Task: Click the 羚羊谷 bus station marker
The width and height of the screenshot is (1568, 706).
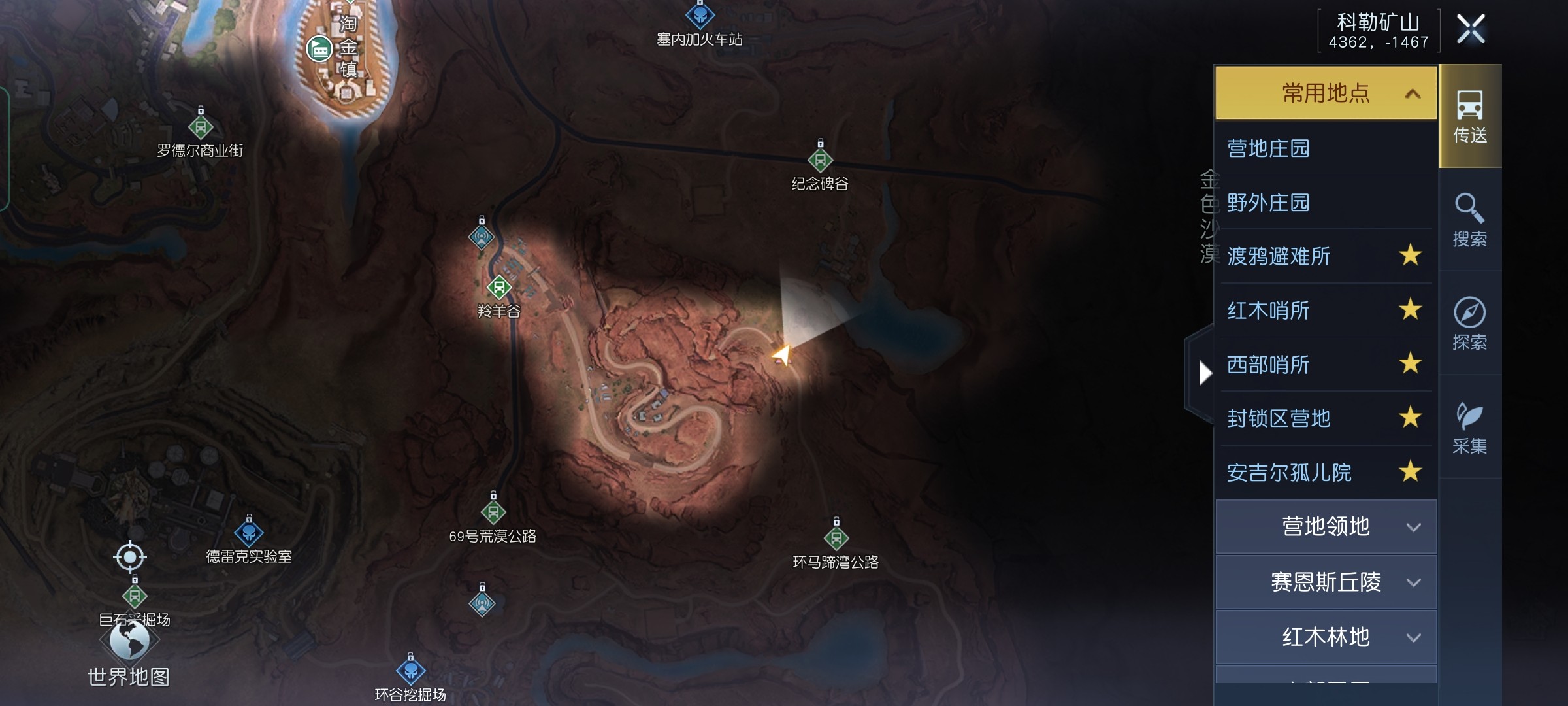Action: click(x=499, y=286)
